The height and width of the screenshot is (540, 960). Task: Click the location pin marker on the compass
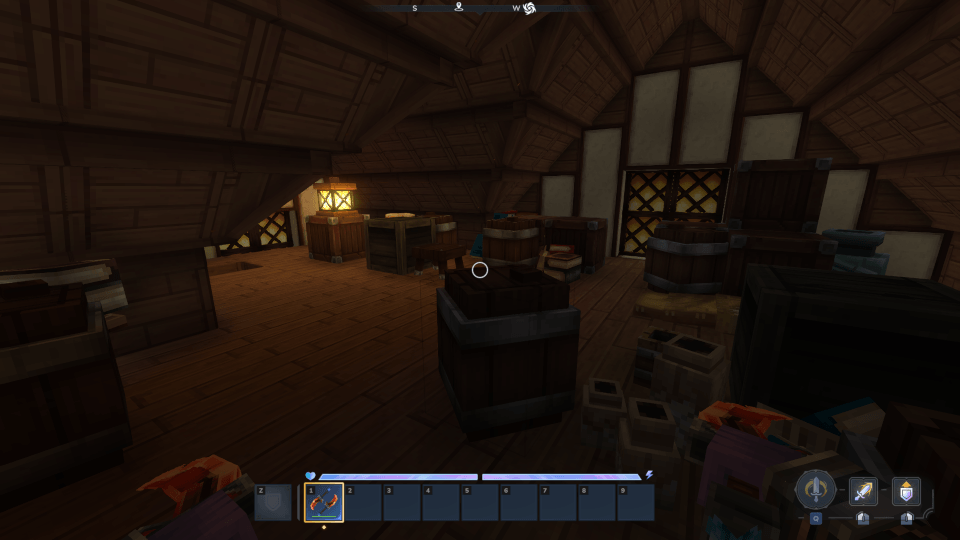click(x=459, y=7)
